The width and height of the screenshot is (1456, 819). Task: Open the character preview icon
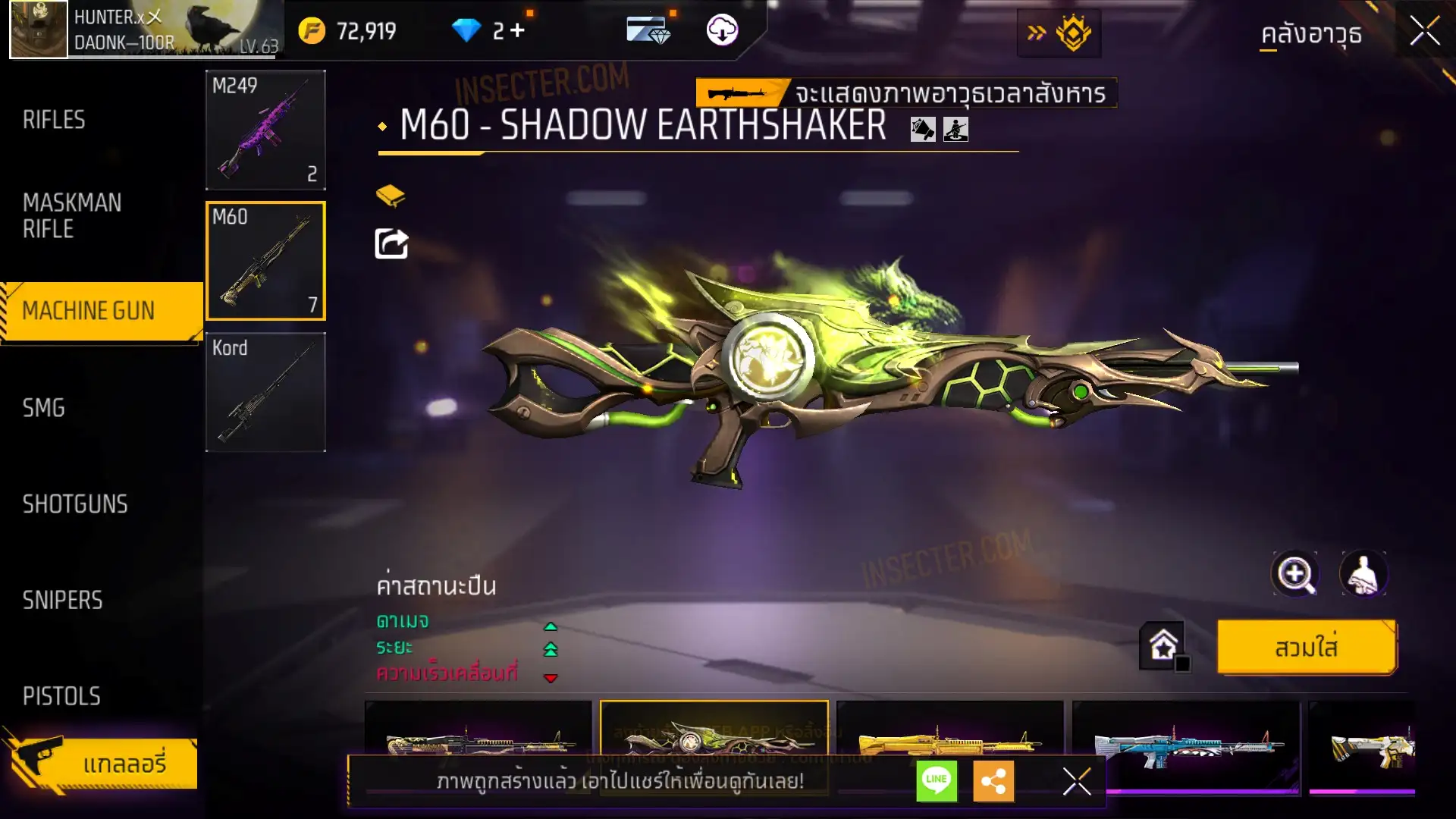tap(1363, 574)
